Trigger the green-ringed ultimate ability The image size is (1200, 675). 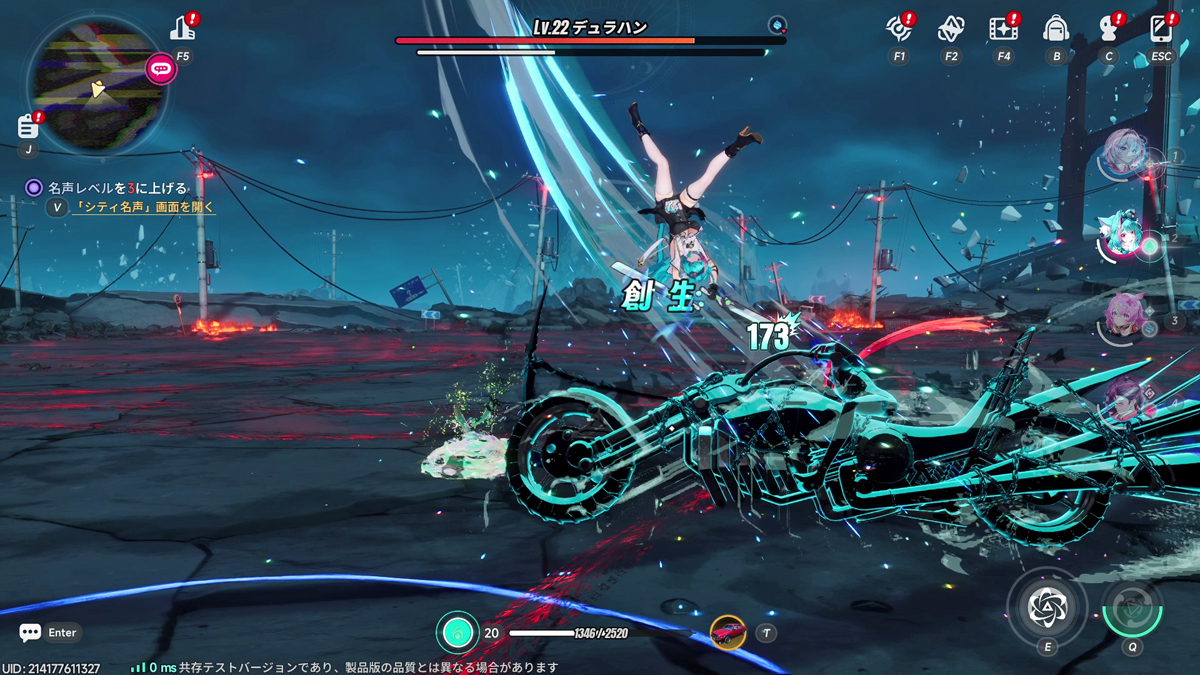(1132, 607)
